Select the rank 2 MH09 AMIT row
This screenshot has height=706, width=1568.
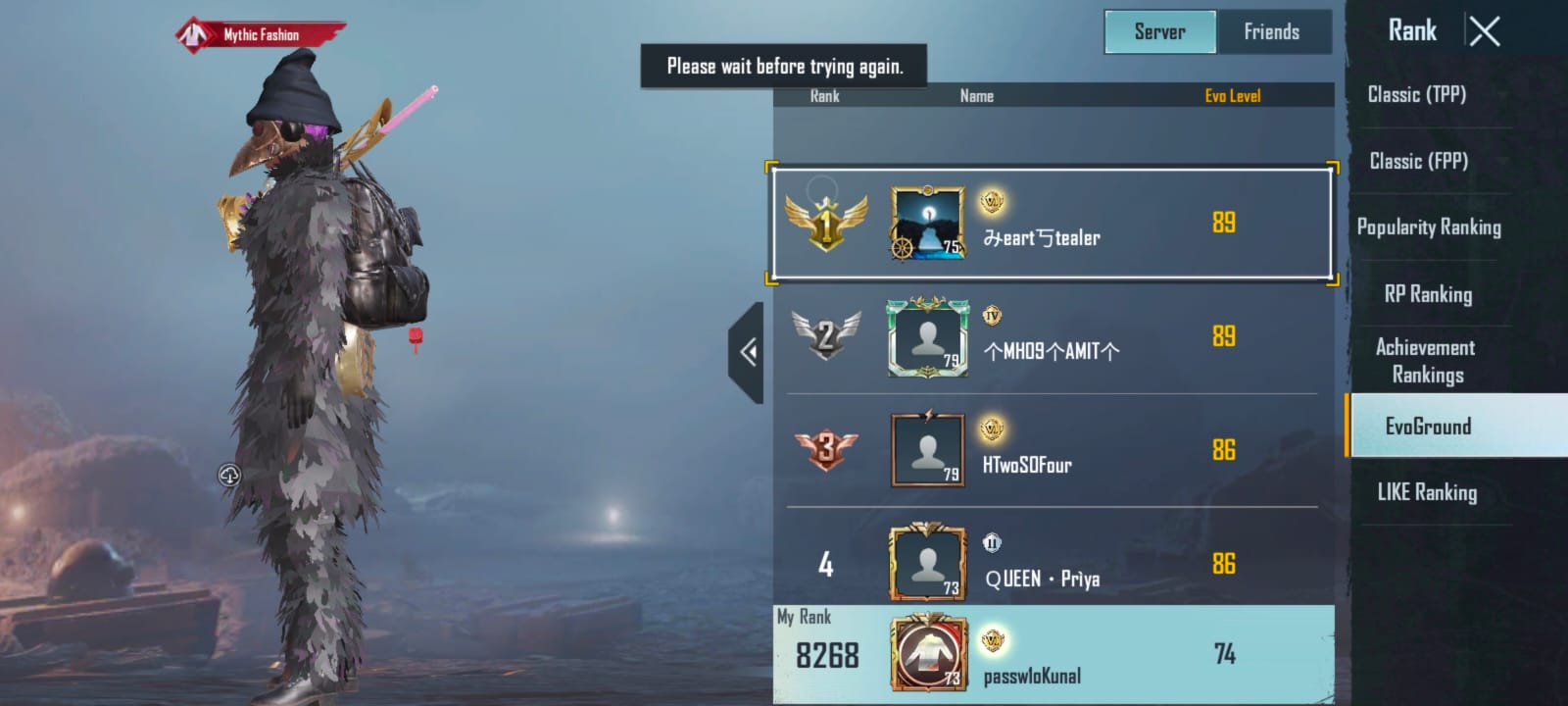pyautogui.click(x=1052, y=337)
